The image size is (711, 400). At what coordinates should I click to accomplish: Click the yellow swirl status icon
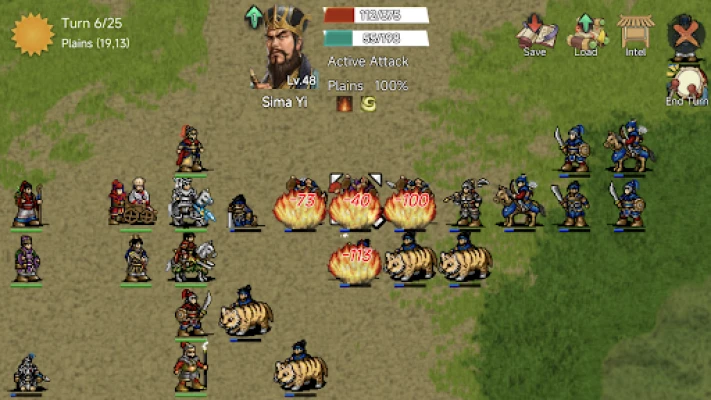tap(368, 103)
